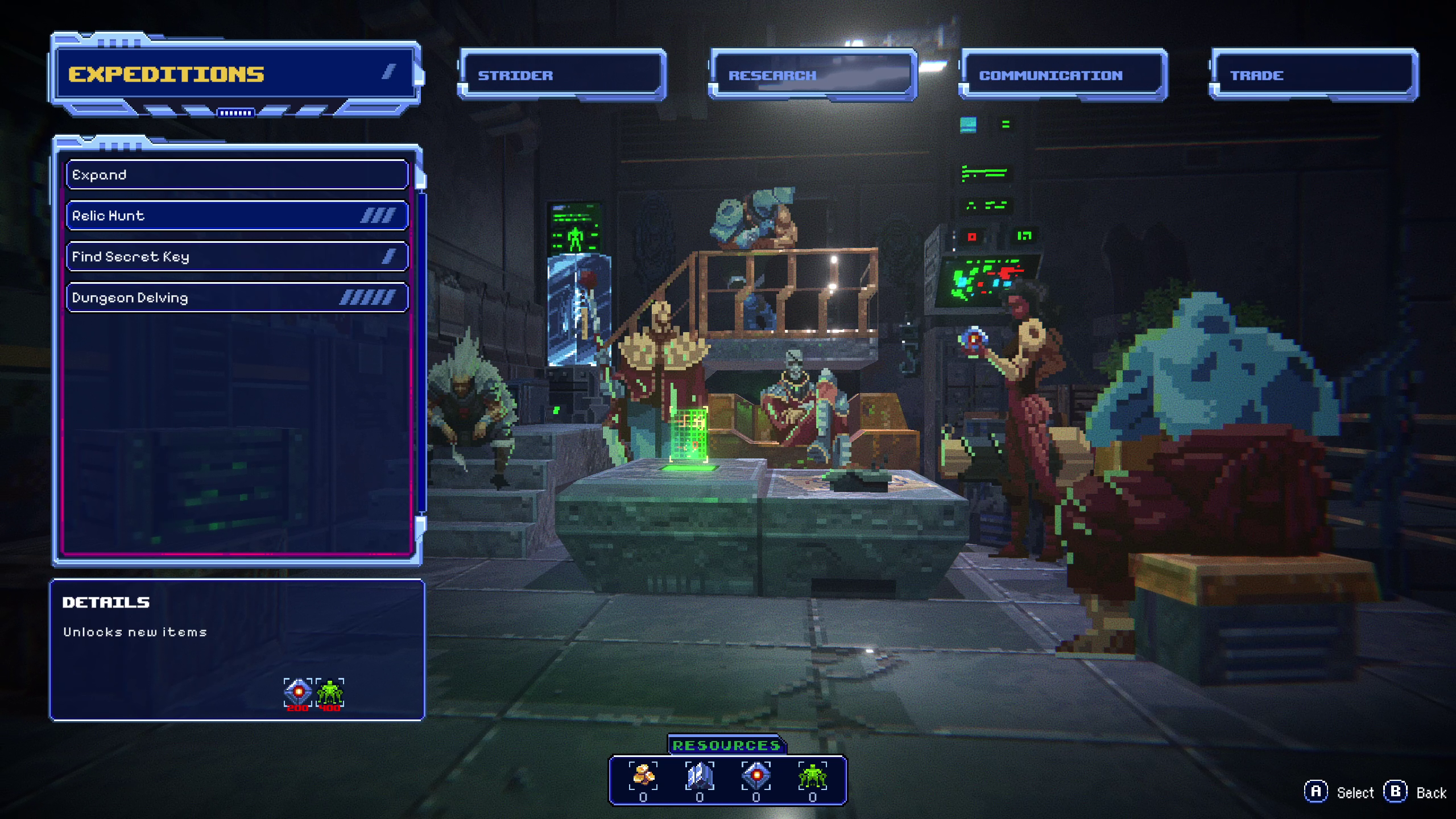Choose the Relic Hunt expedition
Viewport: 1456px width, 819px height.
click(237, 216)
